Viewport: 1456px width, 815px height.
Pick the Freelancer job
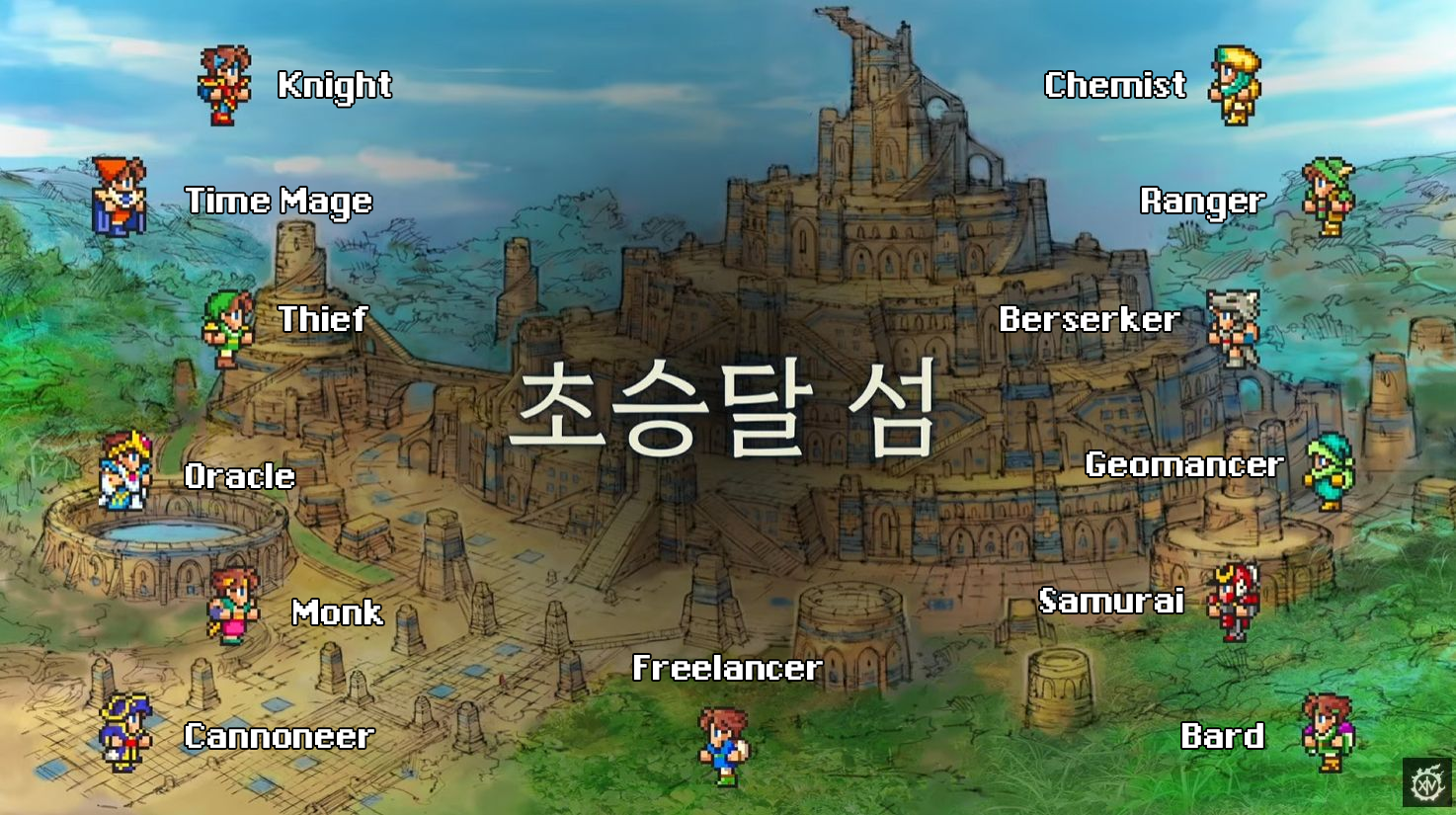(726, 669)
